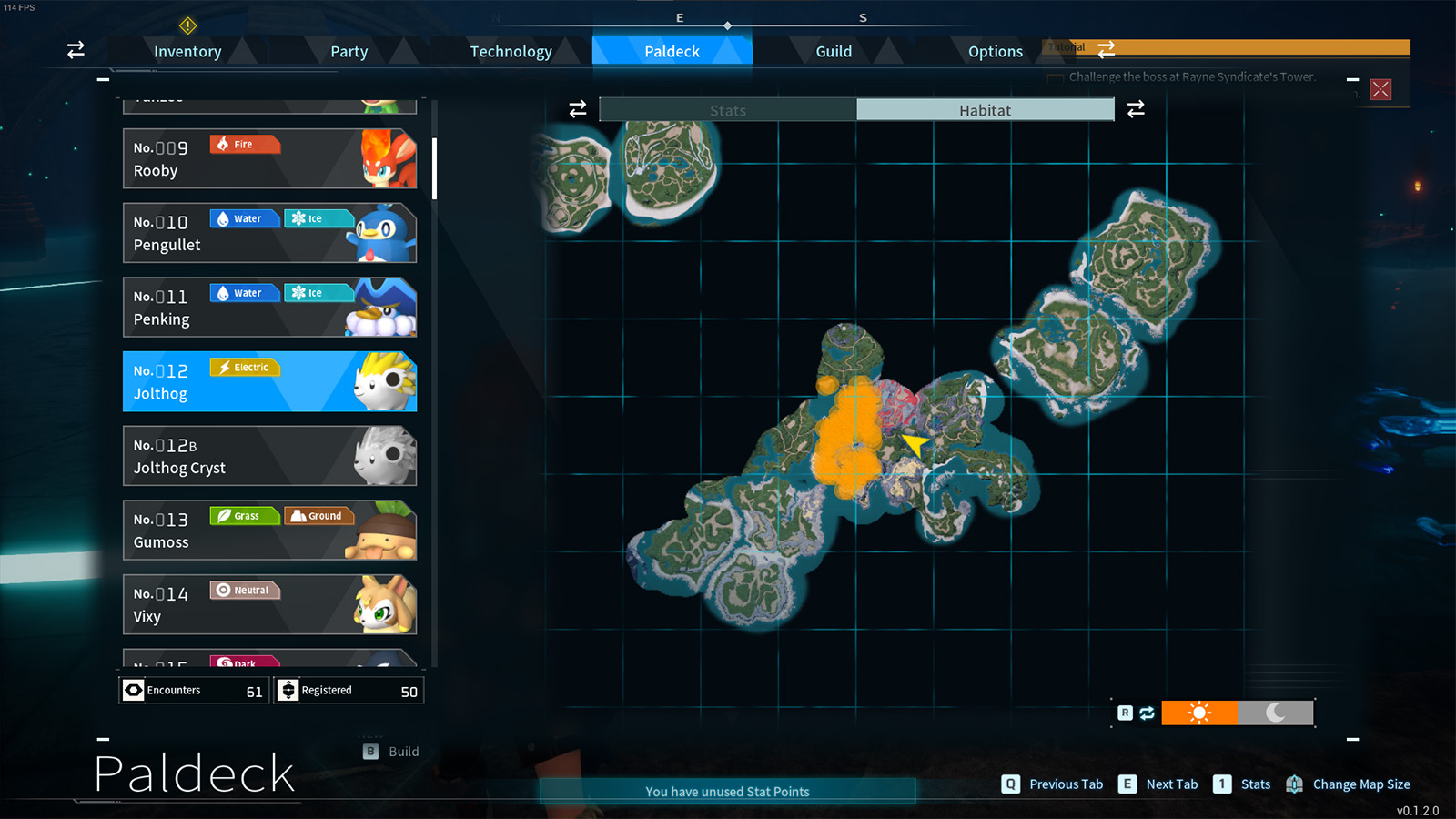Switch to the Stats tab
This screenshot has height=819, width=1456.
pos(728,109)
